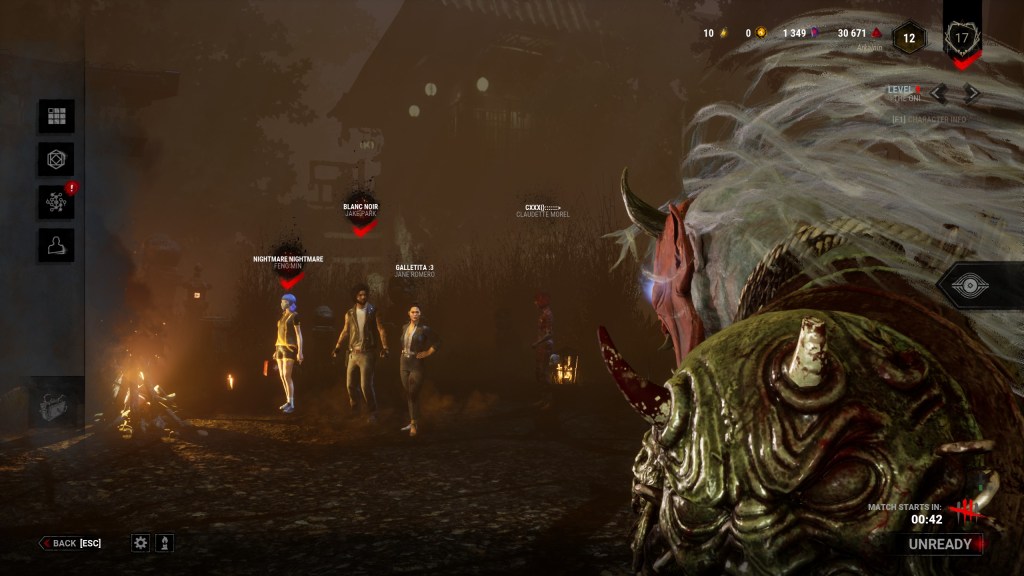Click the icon right of the settings gear

[x=165, y=543]
